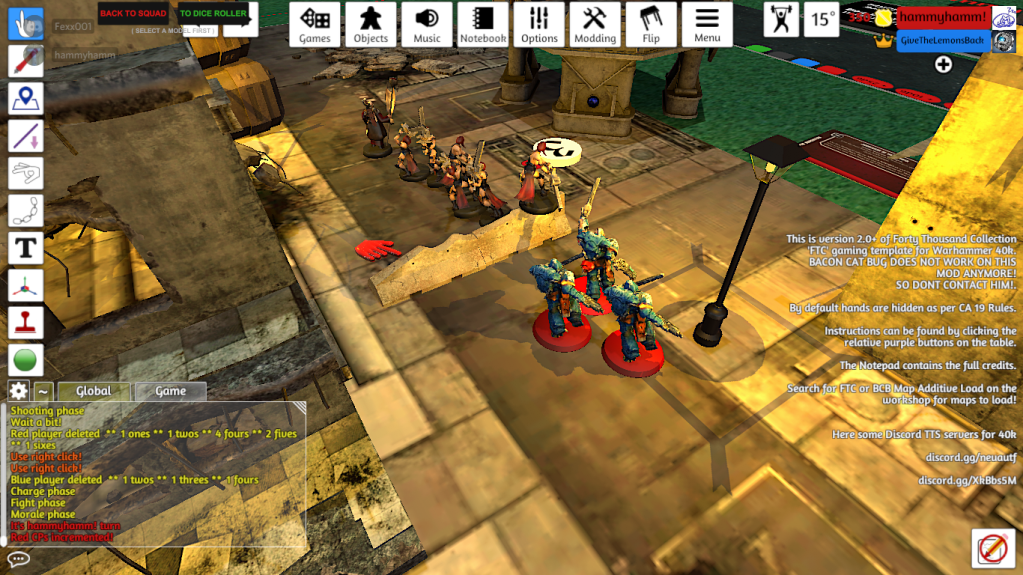
Task: Click the Back to Squad button
Action: coord(133,14)
